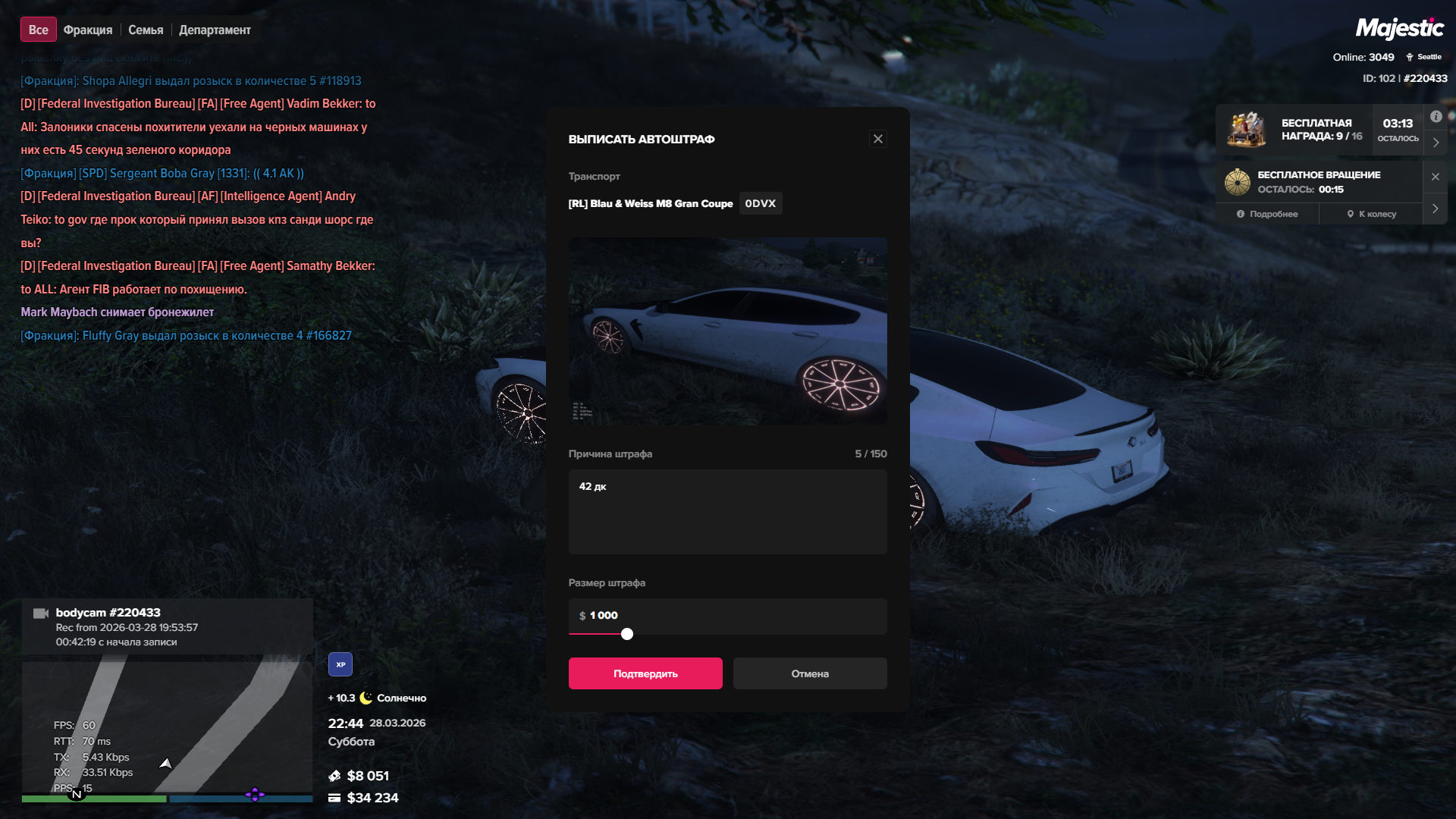This screenshot has width=1456, height=819.
Task: Open Подробнее for the free spin
Action: tap(1267, 214)
